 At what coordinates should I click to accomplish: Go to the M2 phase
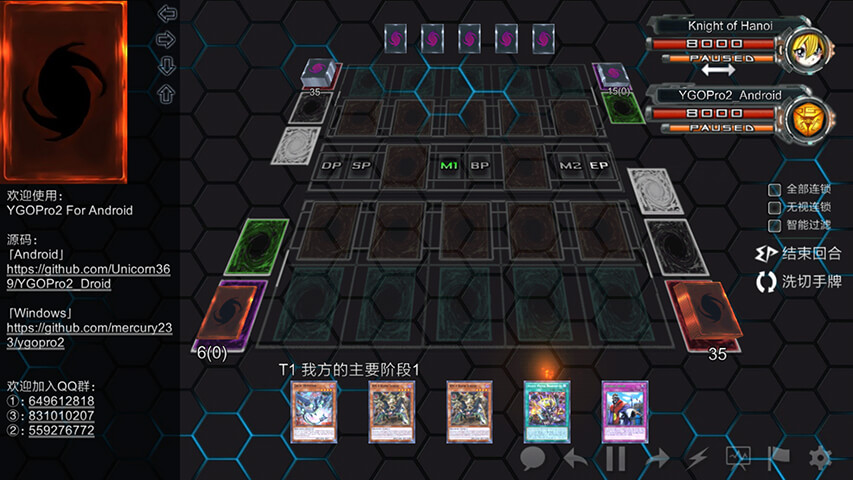point(570,165)
